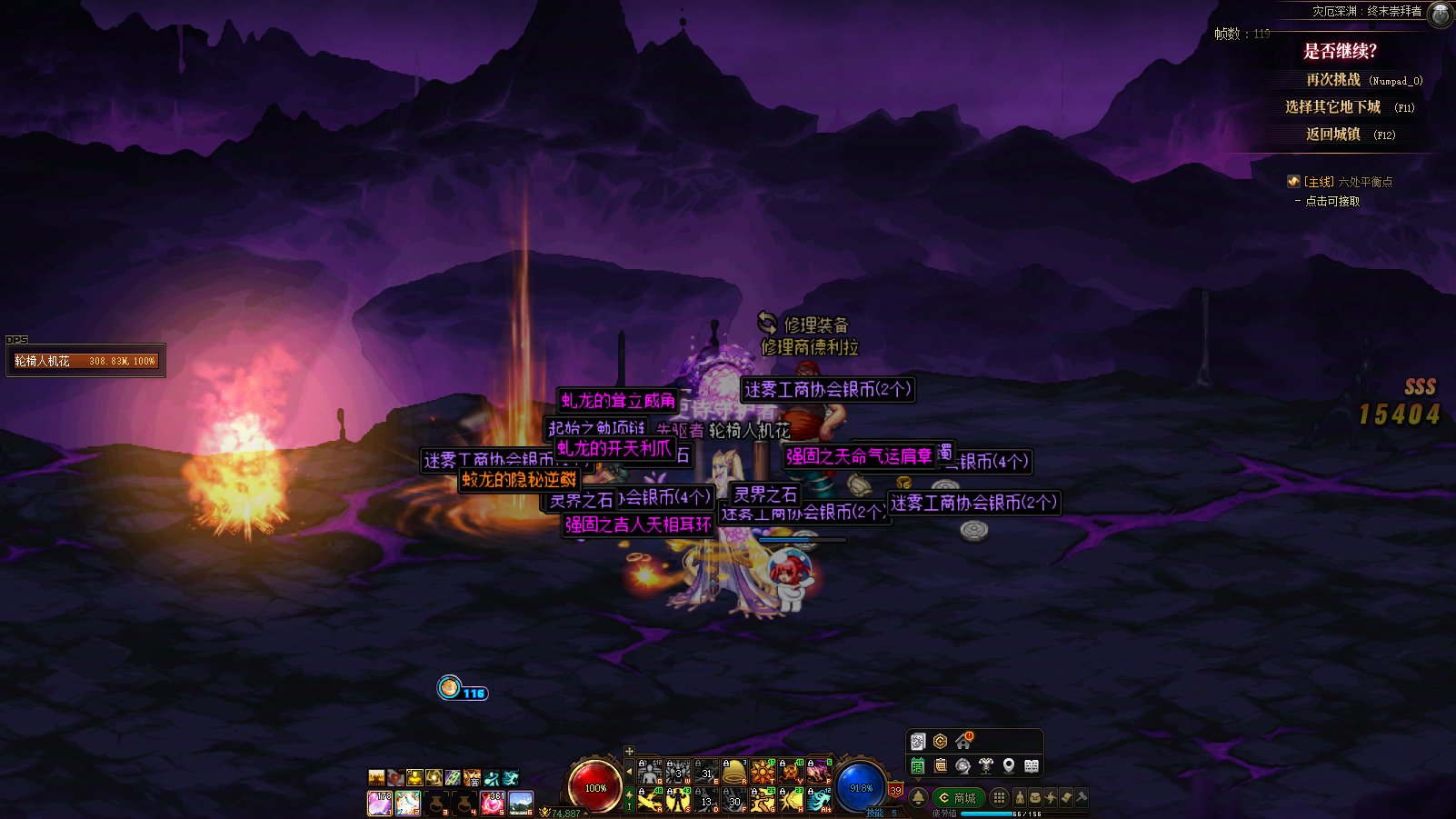Open the open-book guide icon
Viewport: 1456px width, 819px height.
1032,766
